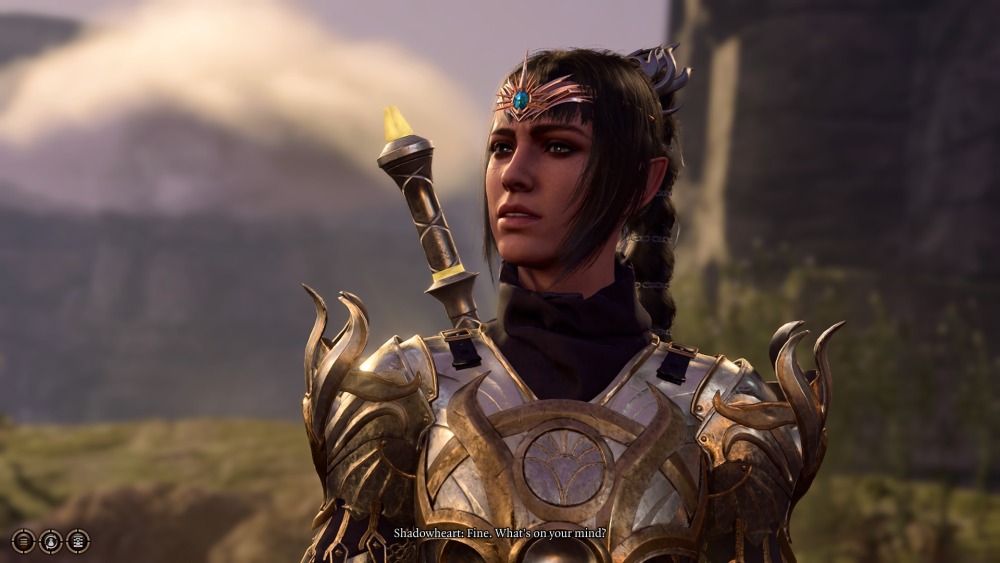This screenshot has width=1000, height=563.
Task: Open the dialogue history log button
Action: pos(23,541)
